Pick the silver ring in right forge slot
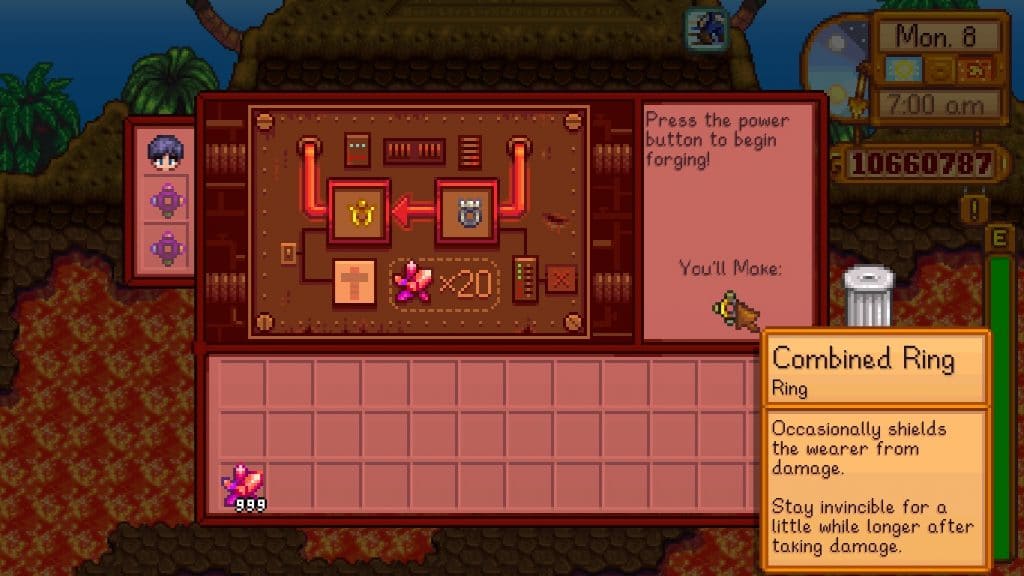The width and height of the screenshot is (1024, 576). (467, 211)
